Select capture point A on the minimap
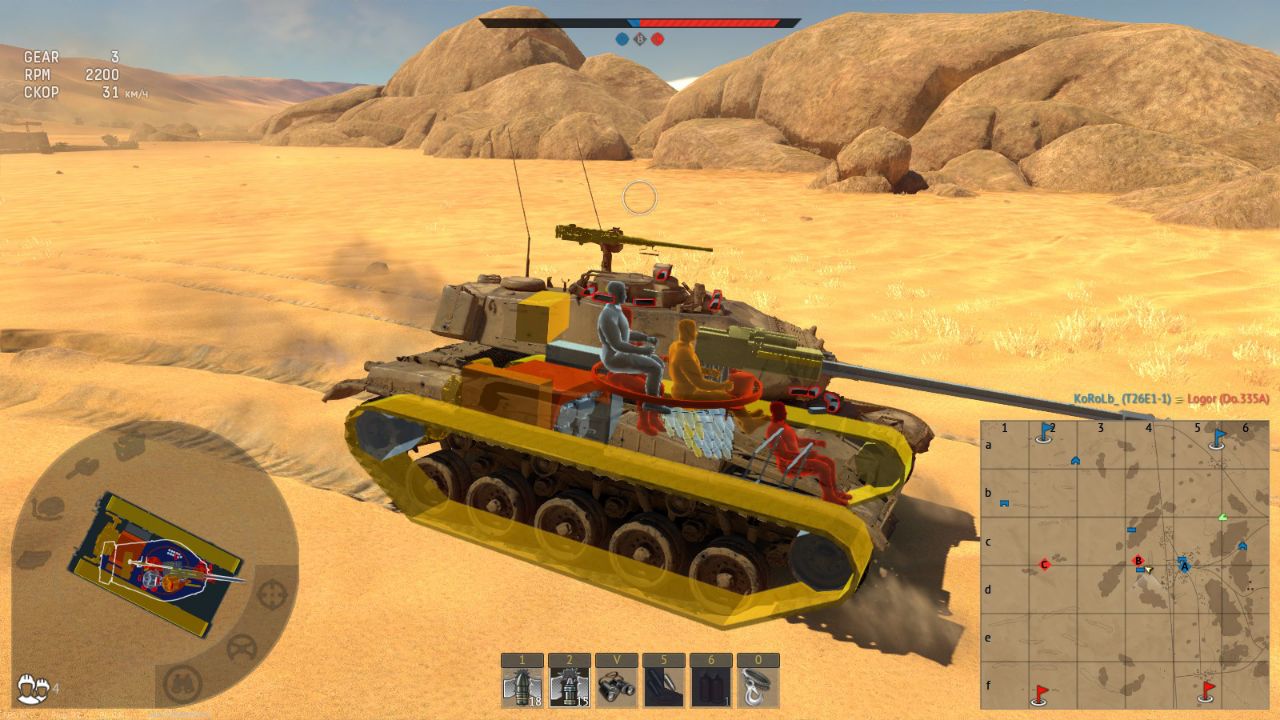This screenshot has height=720, width=1280. pyautogui.click(x=1185, y=565)
